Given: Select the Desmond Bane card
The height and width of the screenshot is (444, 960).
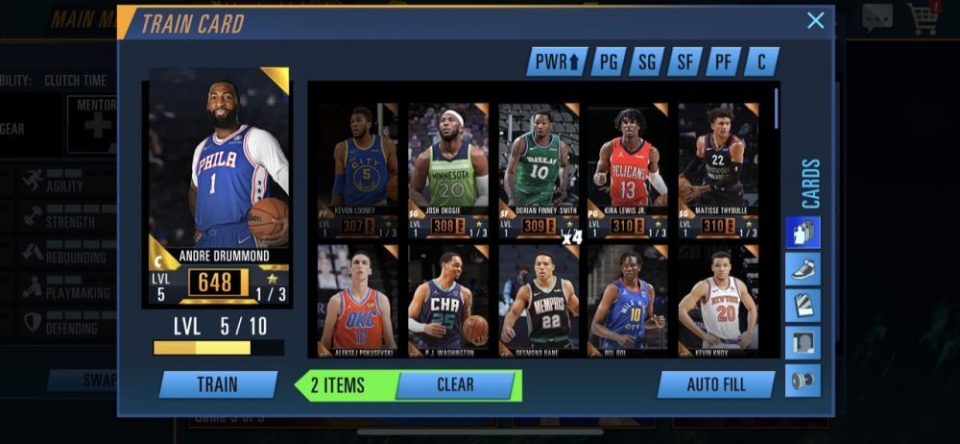Looking at the screenshot, I should [538, 302].
